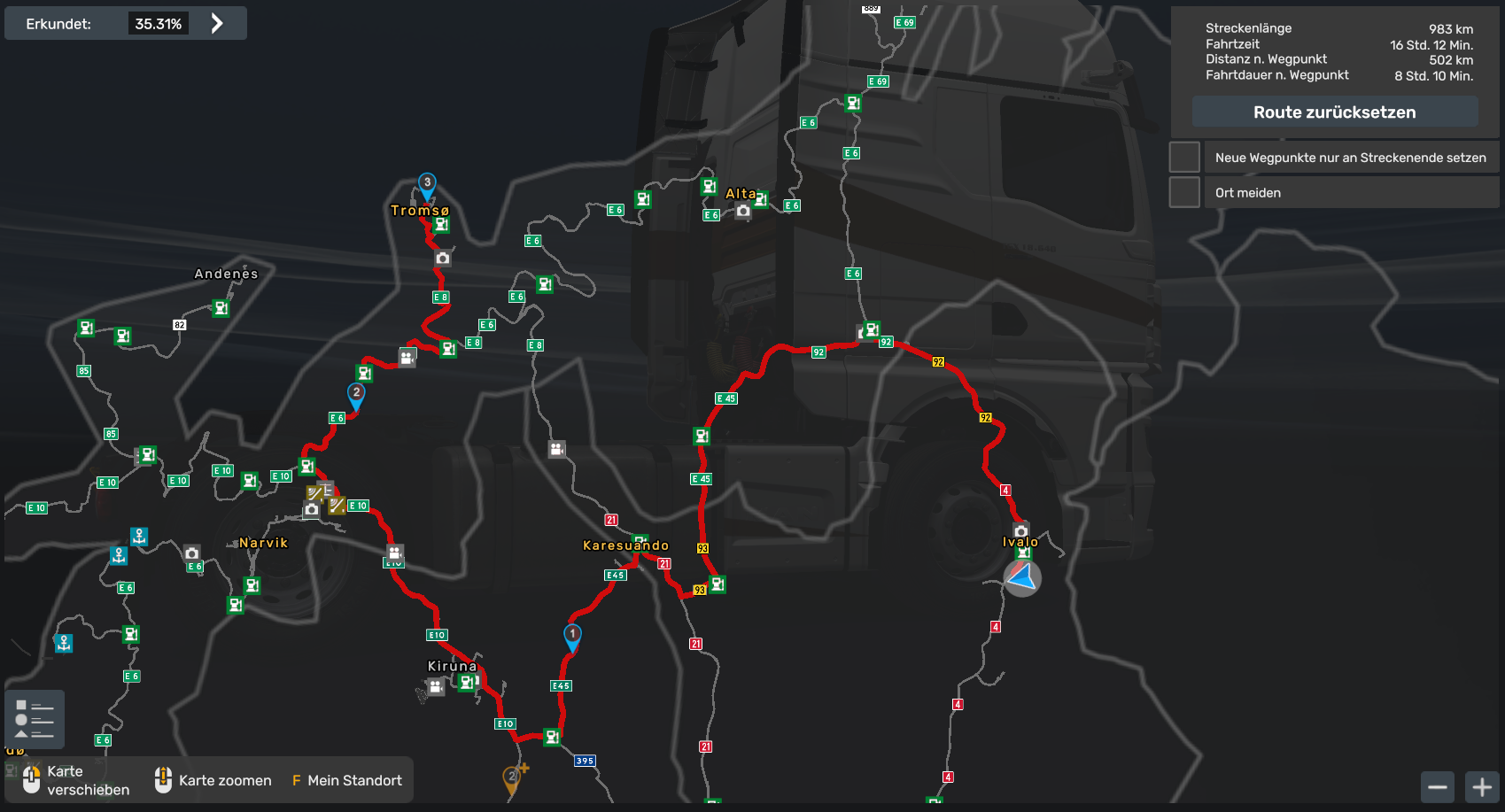Screen dimensions: 1505x812
Task: Enable the Ort meiden checkbox
Action: click(x=1184, y=192)
